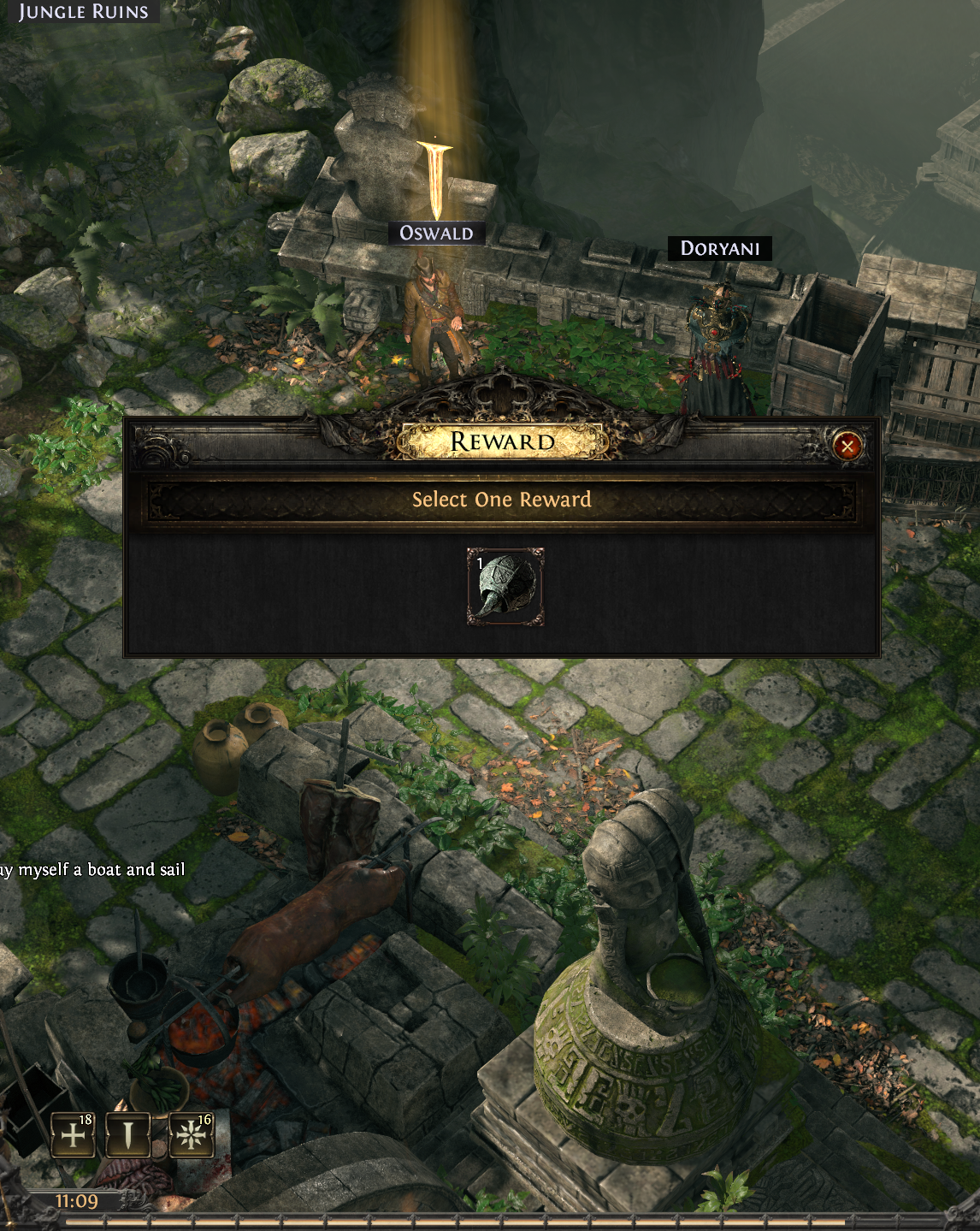Open the starburst icon button showing 16
This screenshot has height=1231, width=980.
pyautogui.click(x=191, y=1134)
